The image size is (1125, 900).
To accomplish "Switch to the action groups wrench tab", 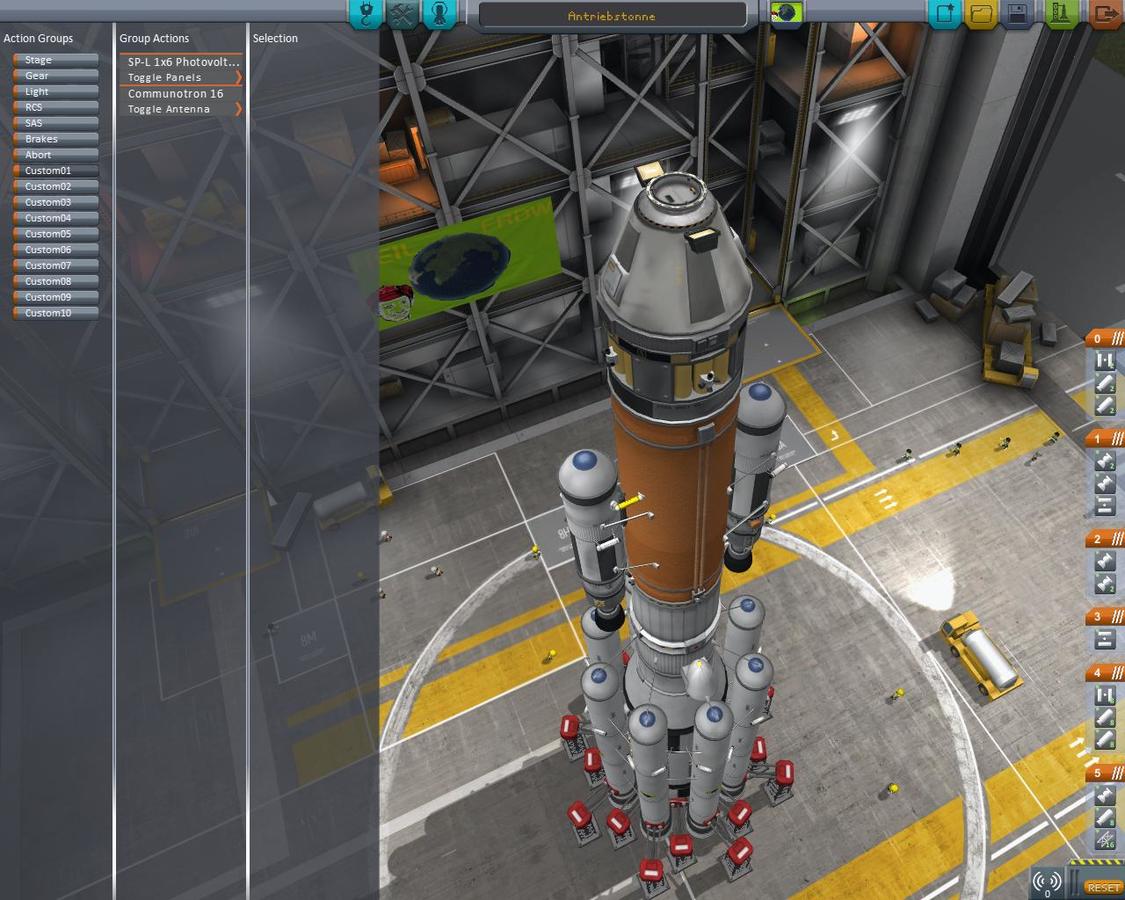I will point(402,14).
